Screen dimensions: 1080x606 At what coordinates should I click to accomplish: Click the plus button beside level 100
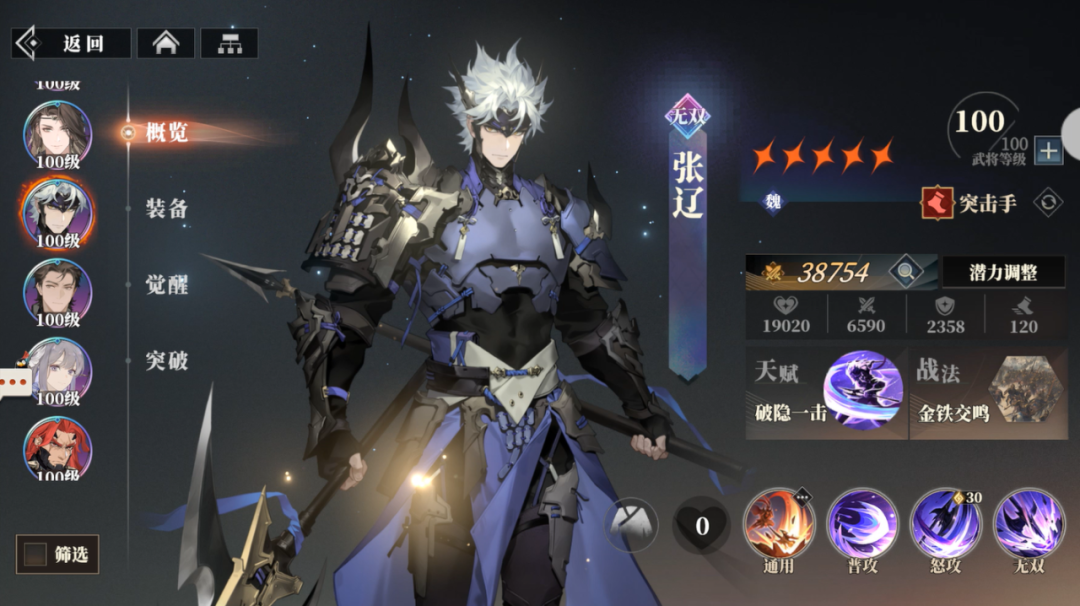(1047, 151)
